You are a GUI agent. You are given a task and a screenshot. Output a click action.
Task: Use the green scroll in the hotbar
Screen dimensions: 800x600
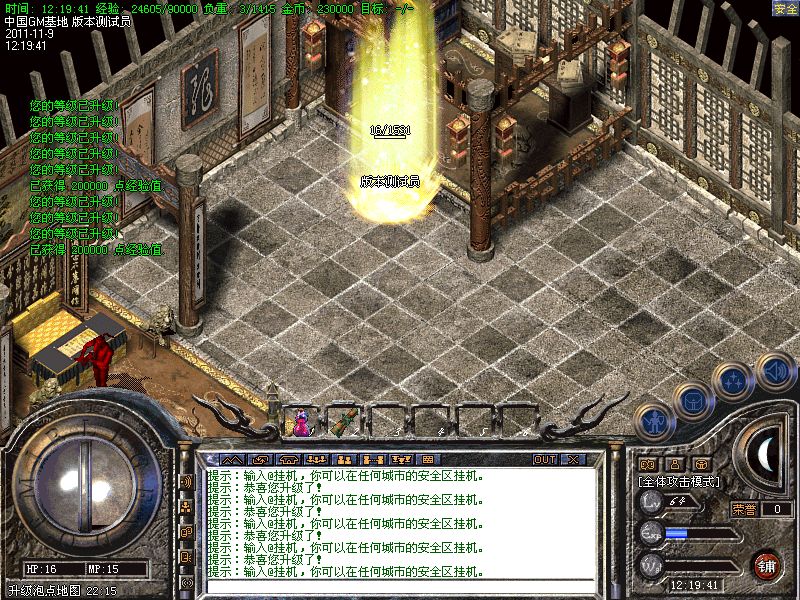coord(345,421)
